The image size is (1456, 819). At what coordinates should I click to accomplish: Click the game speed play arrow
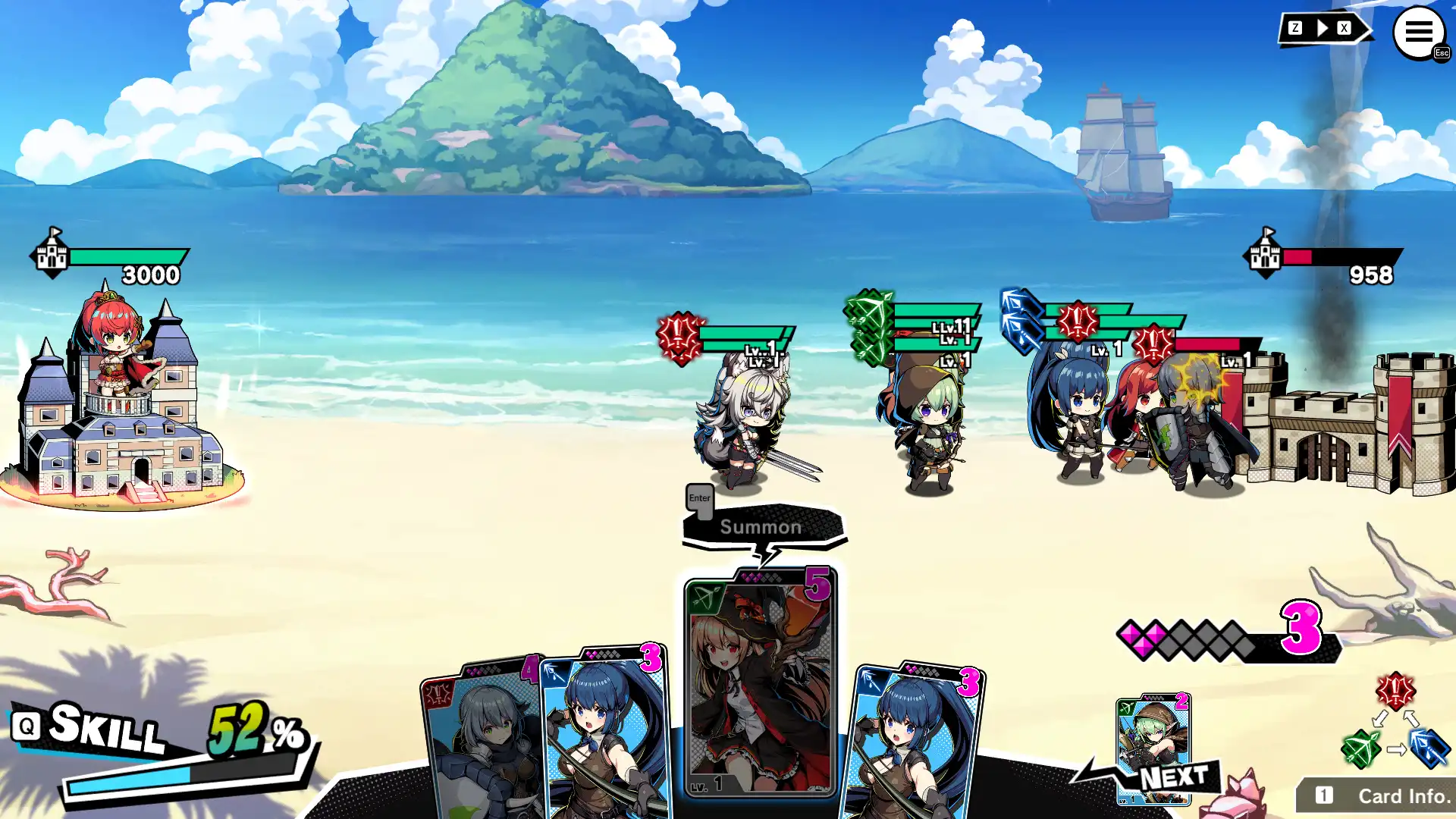coord(1323,29)
